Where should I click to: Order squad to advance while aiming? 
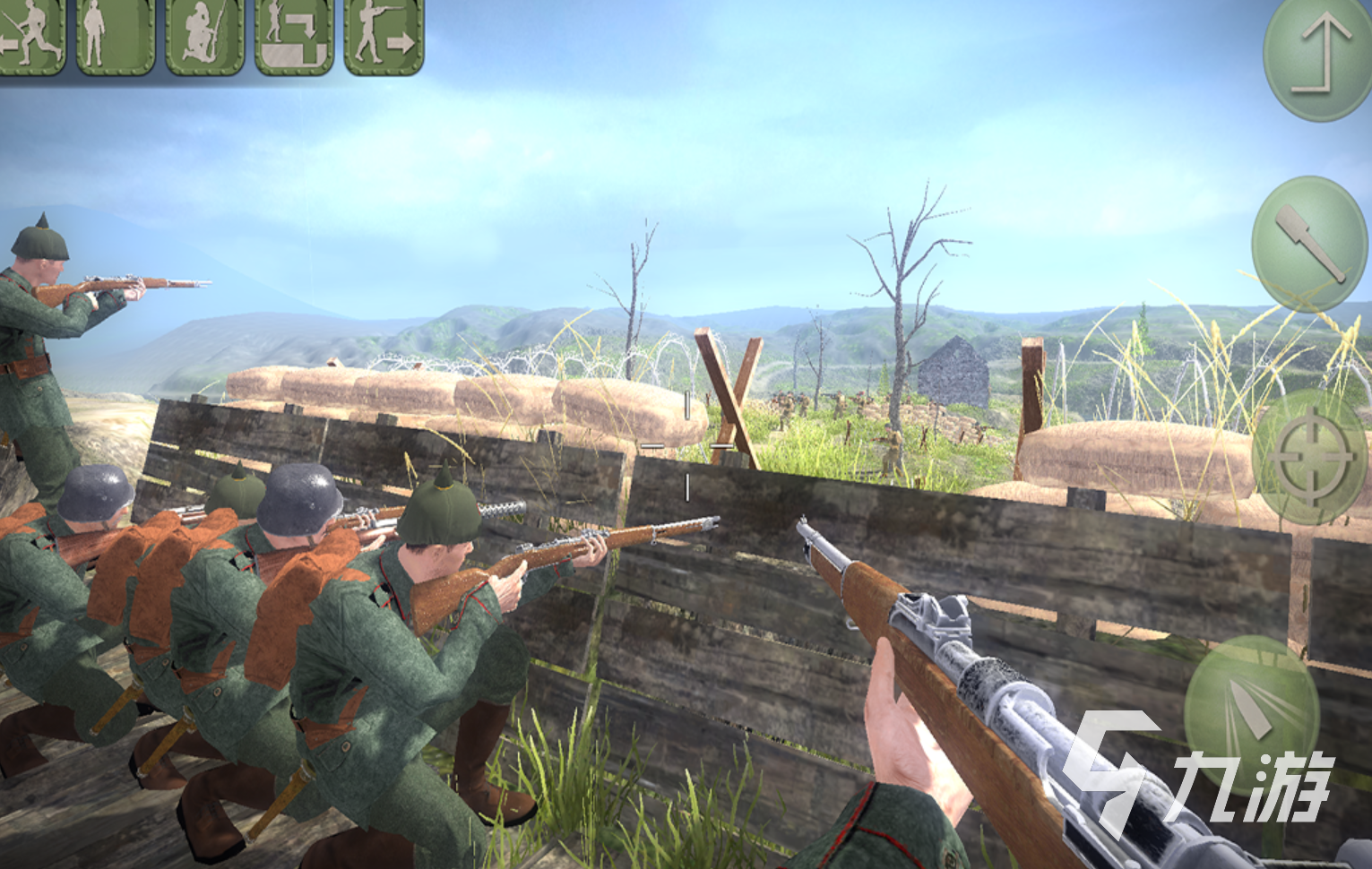(383, 36)
